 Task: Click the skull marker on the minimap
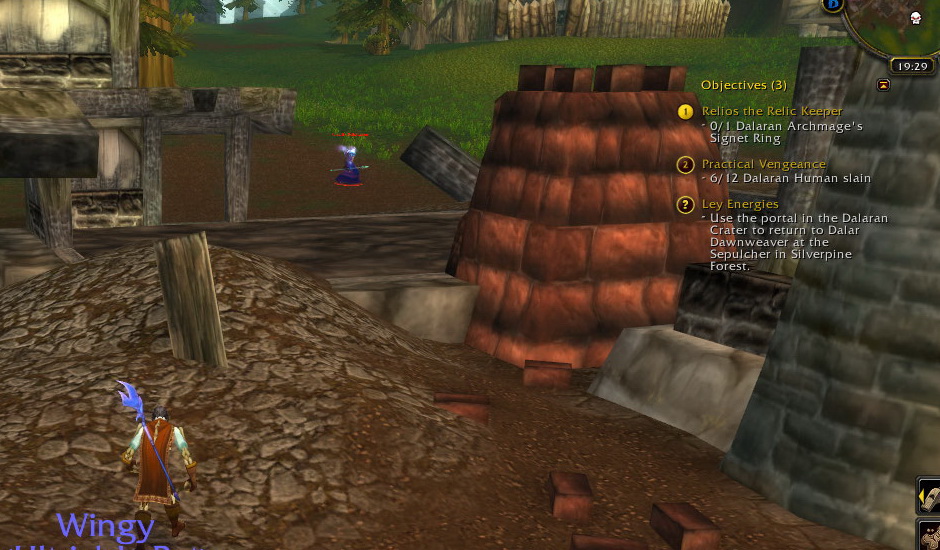tap(915, 18)
